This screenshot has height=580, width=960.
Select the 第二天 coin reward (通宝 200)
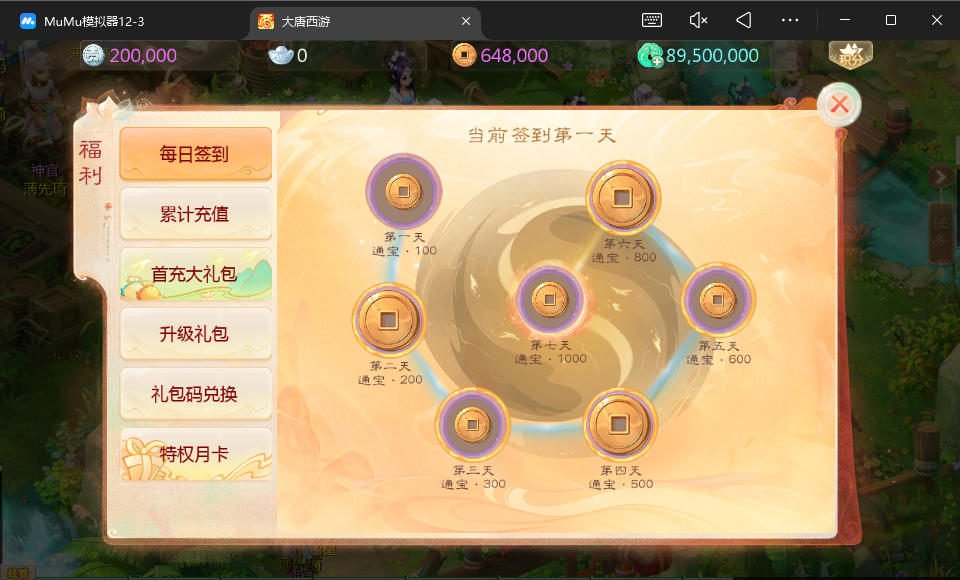389,320
